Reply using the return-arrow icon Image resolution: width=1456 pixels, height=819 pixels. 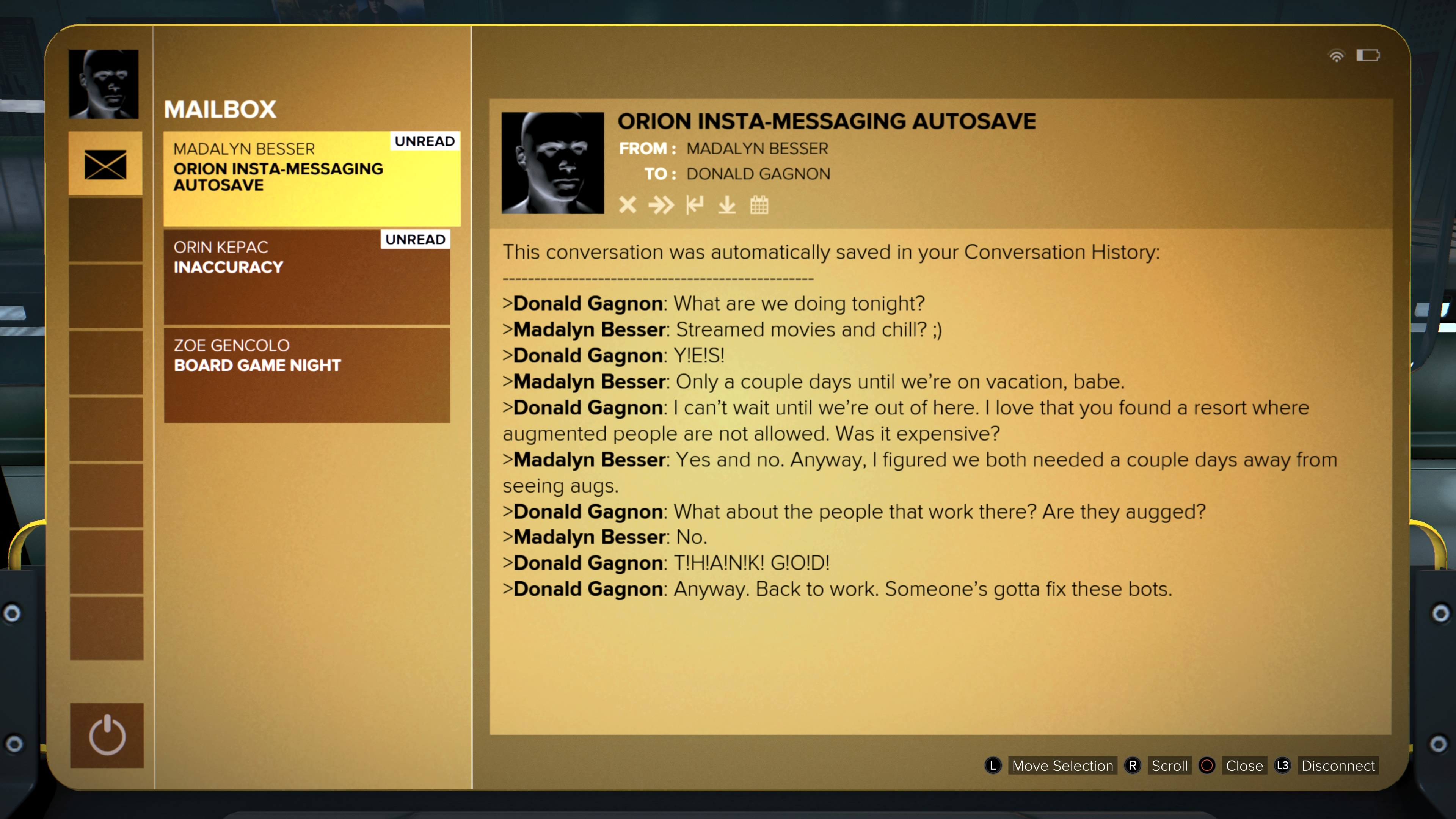[695, 205]
